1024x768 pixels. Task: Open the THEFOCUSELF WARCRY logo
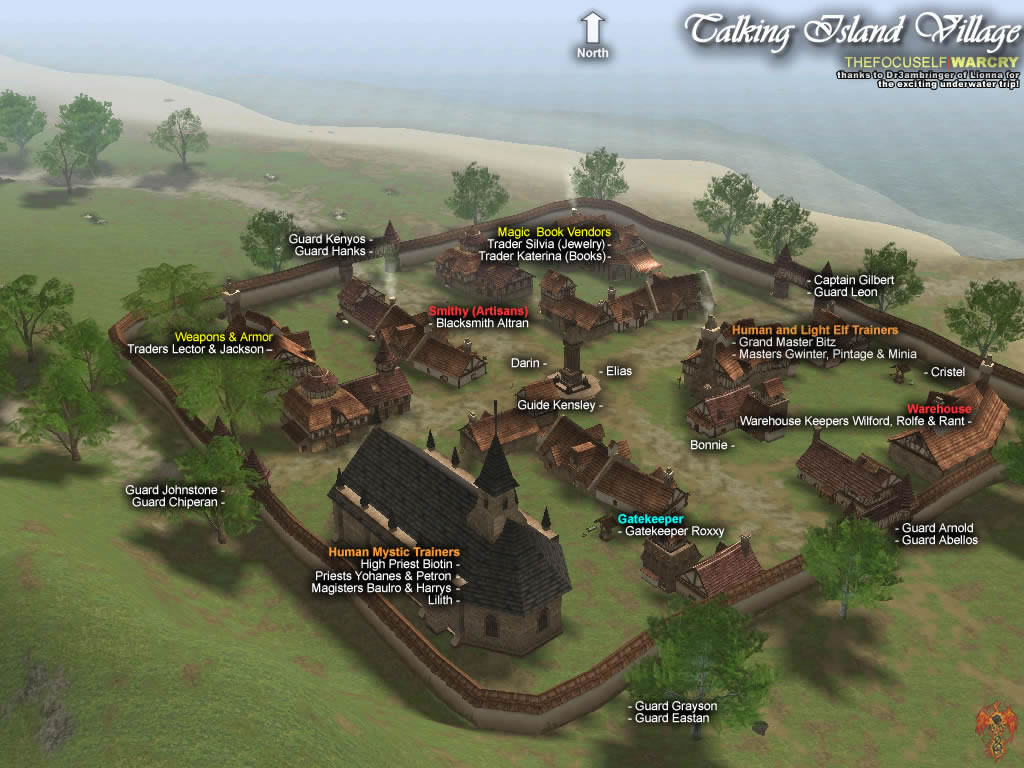click(931, 62)
